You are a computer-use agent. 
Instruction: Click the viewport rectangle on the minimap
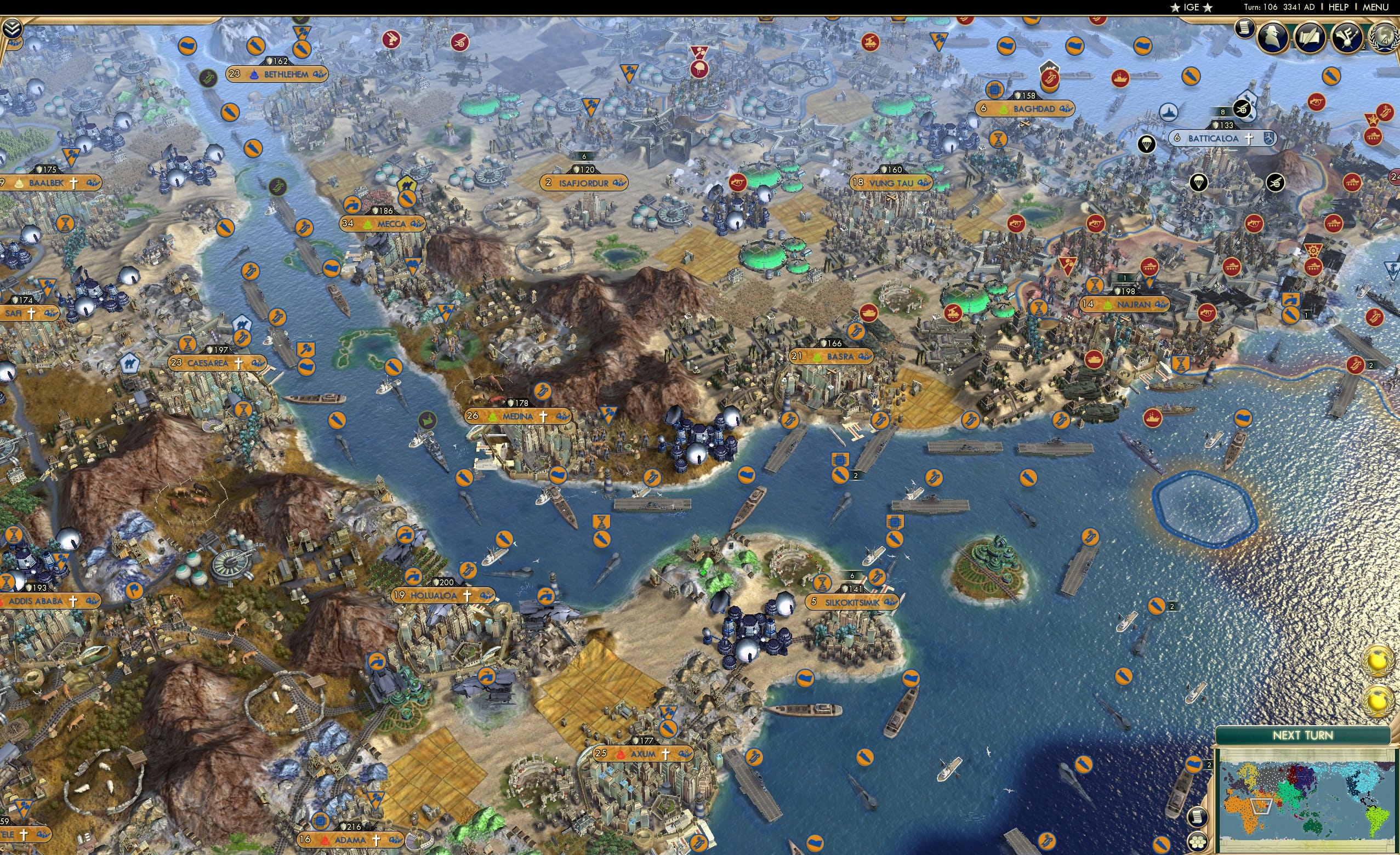1261,807
